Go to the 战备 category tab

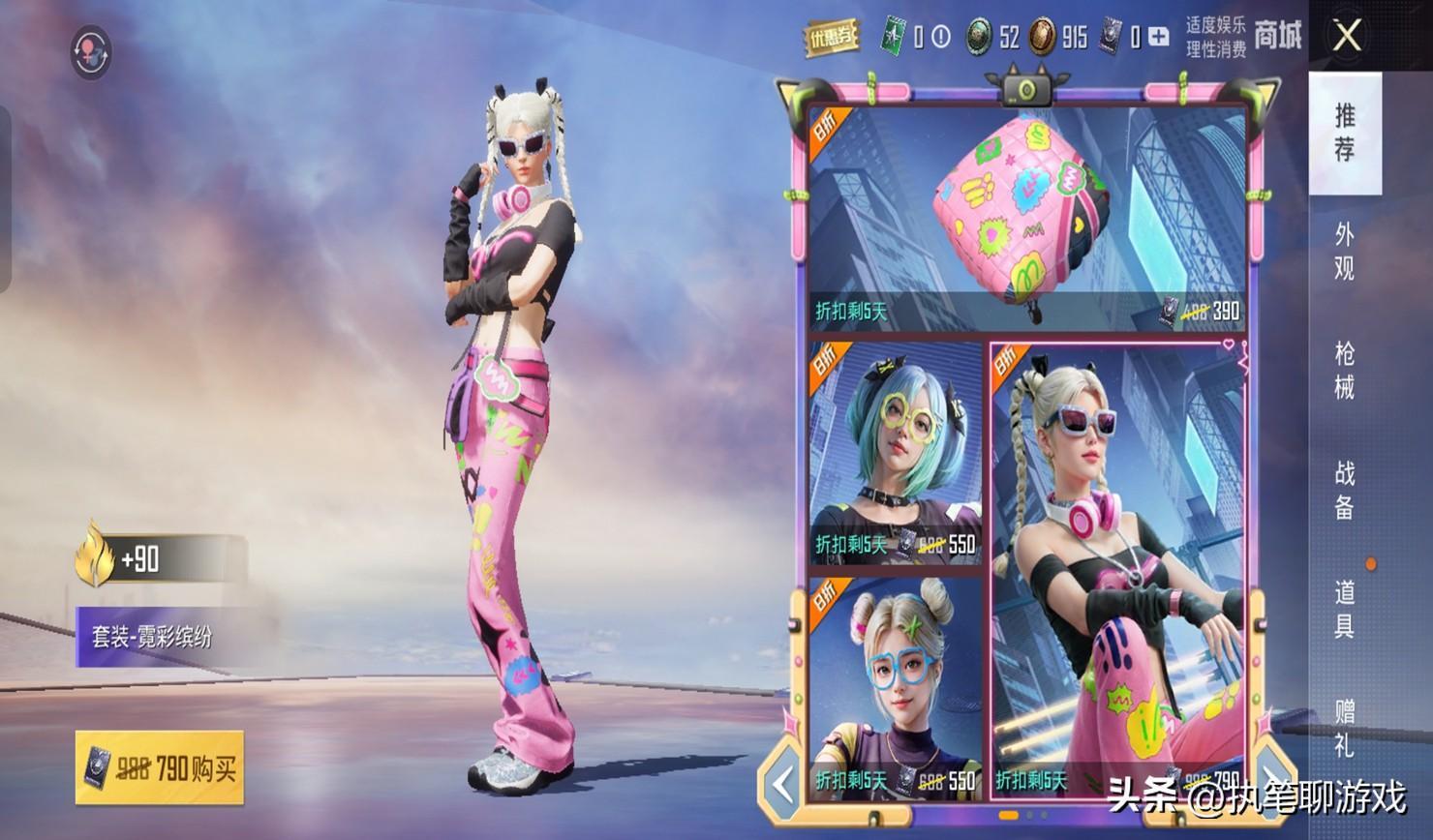click(x=1344, y=490)
